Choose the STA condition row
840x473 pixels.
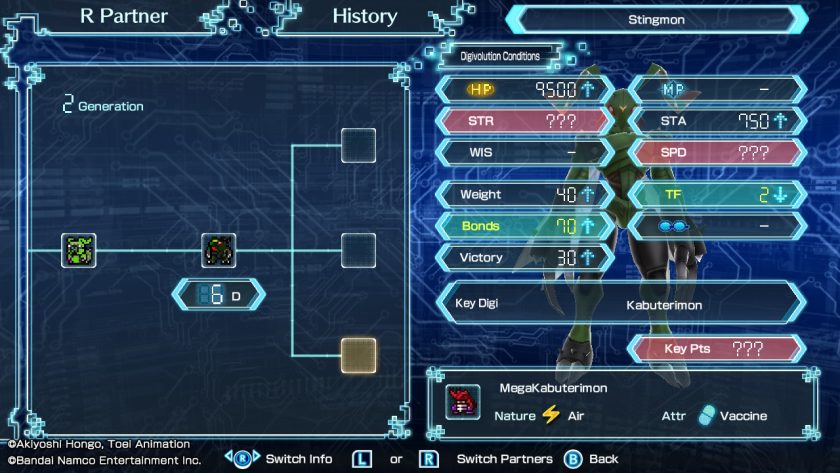pos(717,122)
